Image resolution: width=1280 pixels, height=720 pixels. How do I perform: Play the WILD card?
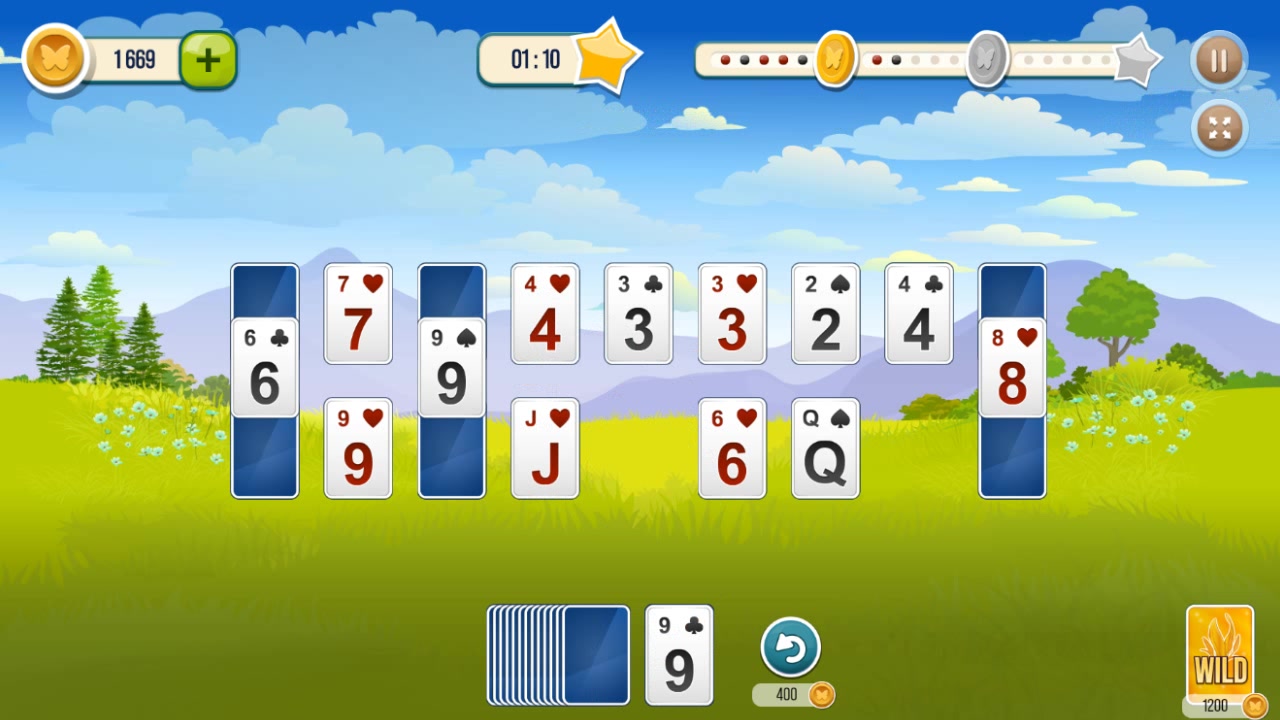1221,655
